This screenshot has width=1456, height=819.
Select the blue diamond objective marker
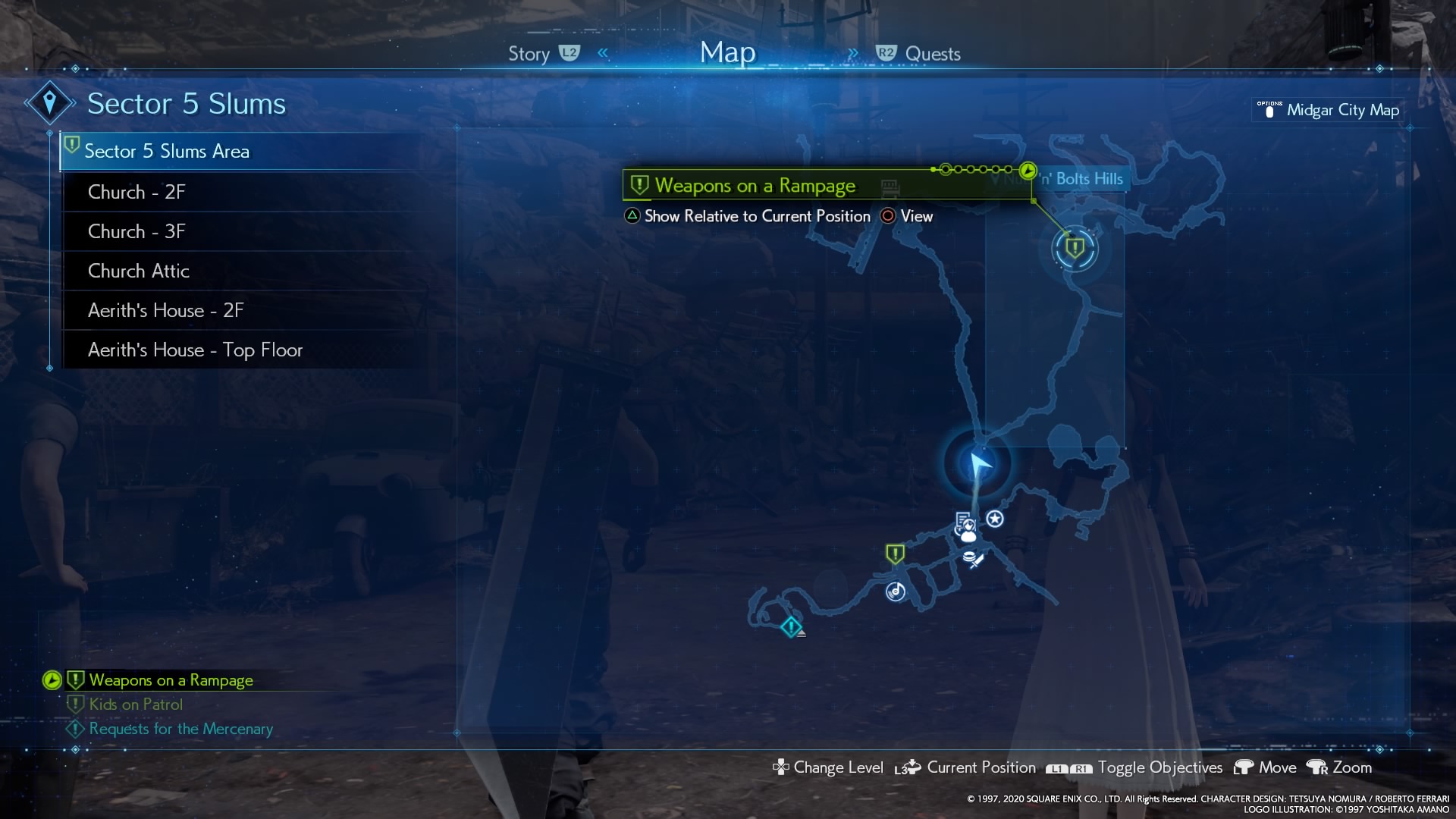point(791,627)
